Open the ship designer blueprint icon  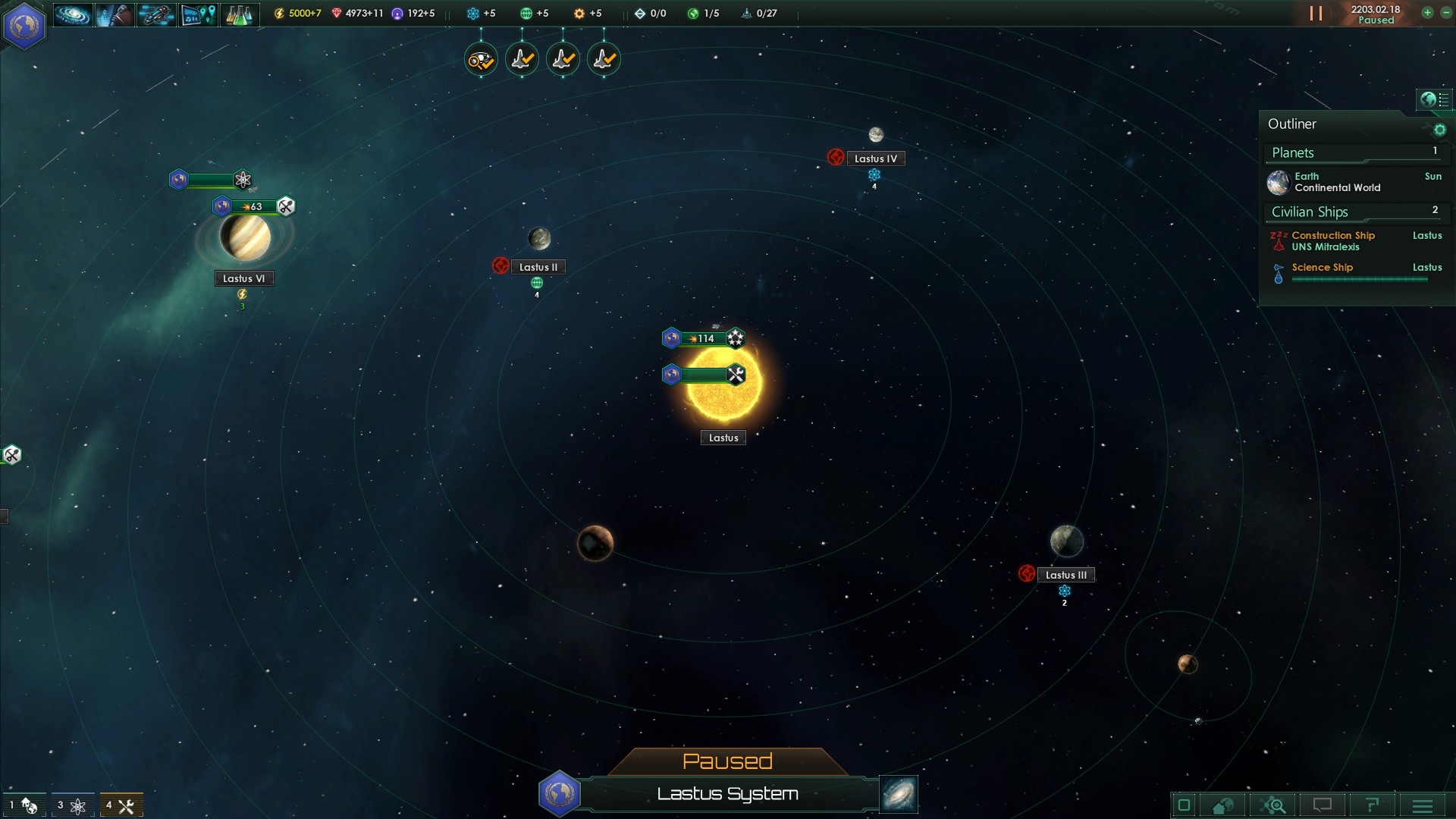pos(156,14)
